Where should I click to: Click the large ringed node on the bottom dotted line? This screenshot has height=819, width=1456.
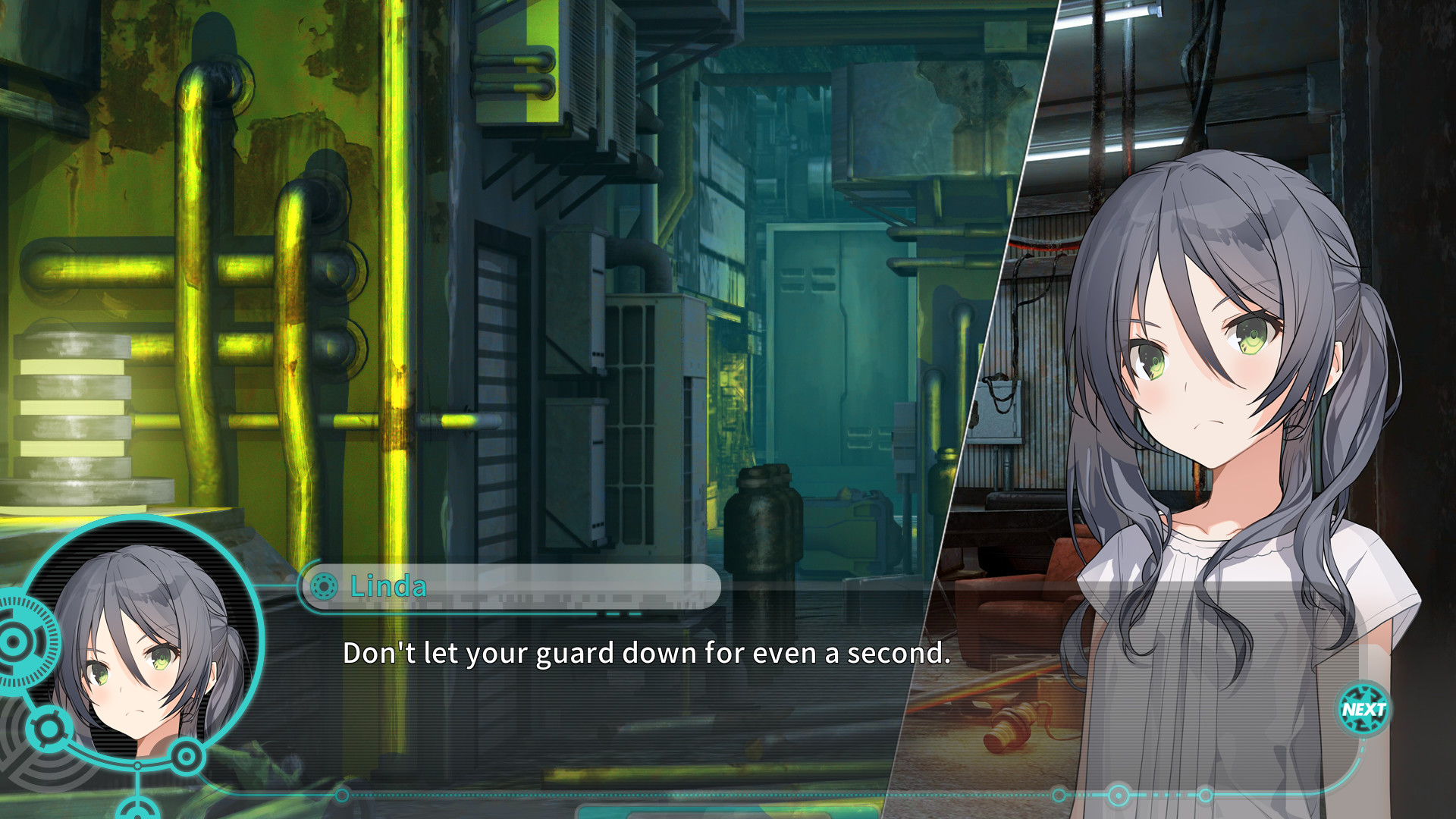pyautogui.click(x=1118, y=795)
